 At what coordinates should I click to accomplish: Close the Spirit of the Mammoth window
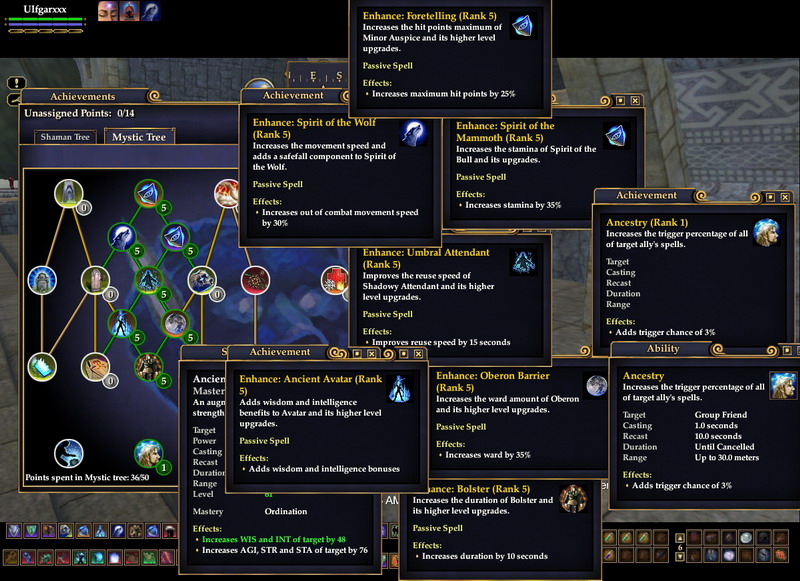635,101
